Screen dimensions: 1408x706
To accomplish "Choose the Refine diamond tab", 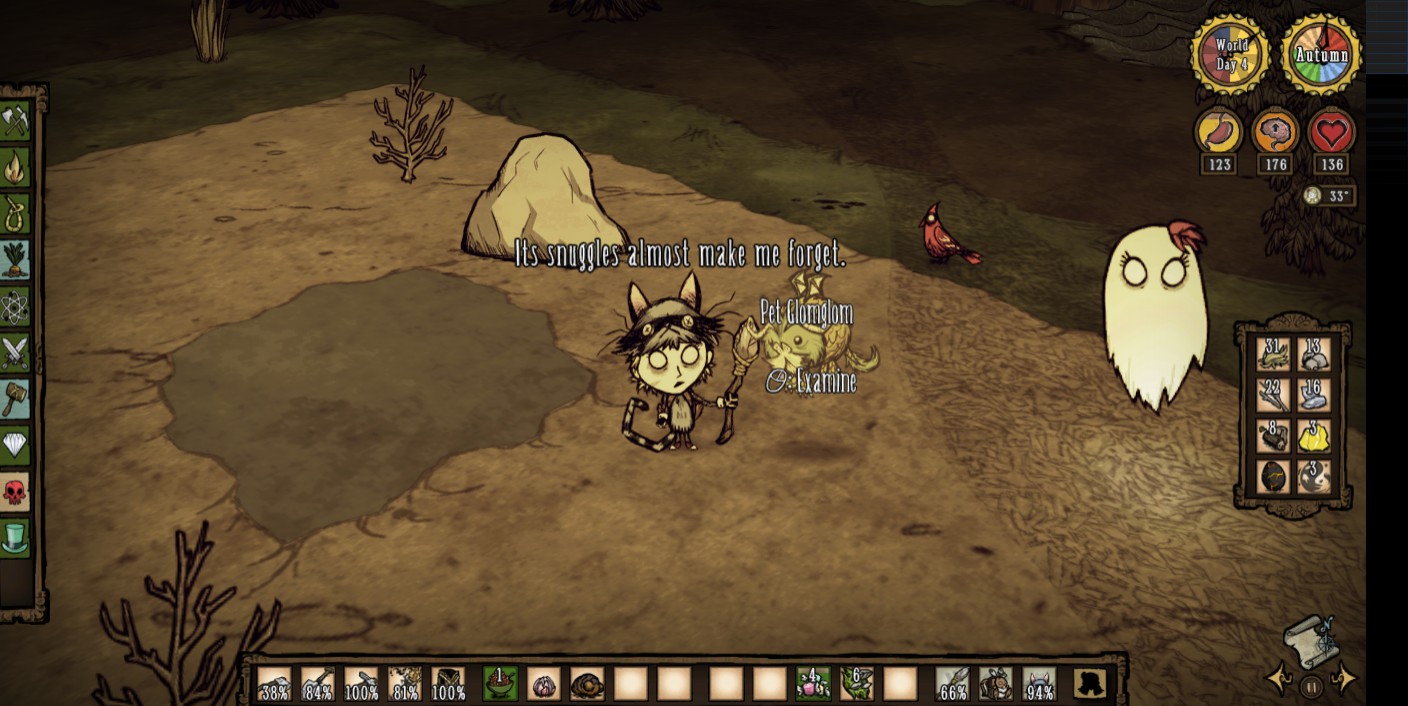I will [15, 445].
